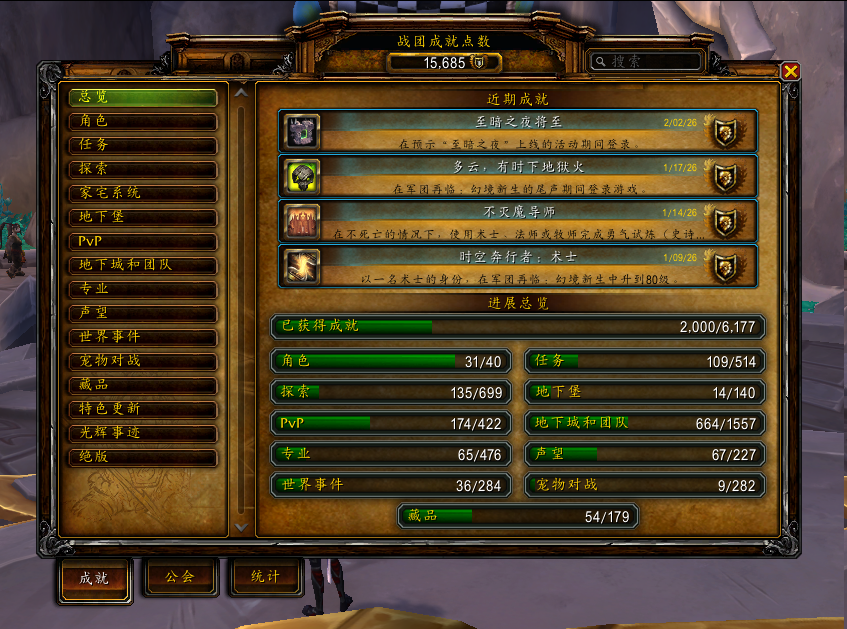Switch to the 公会 tab
Screen dimensions: 847x629
(x=182, y=577)
